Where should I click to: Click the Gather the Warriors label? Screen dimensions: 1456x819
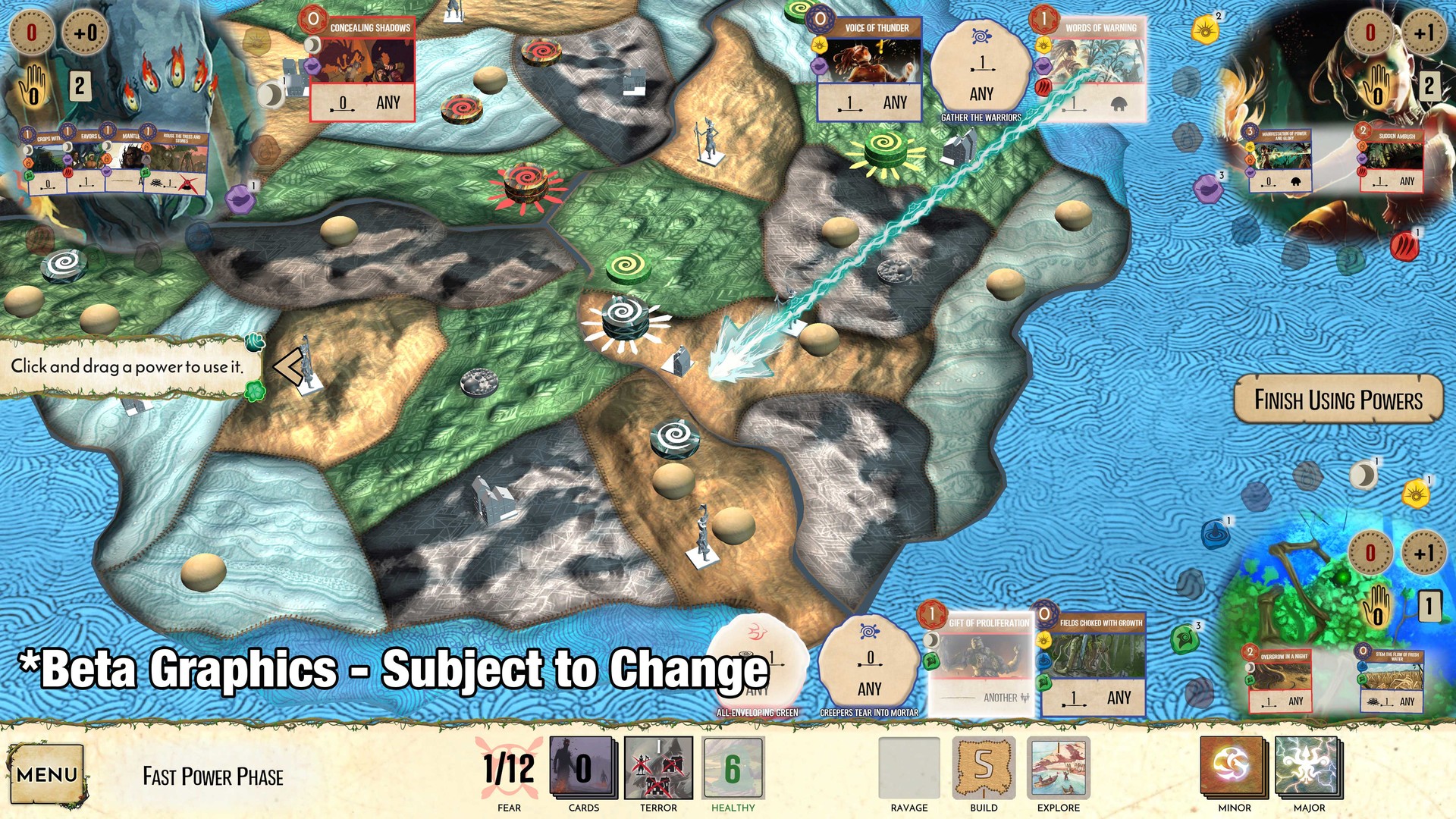(980, 118)
